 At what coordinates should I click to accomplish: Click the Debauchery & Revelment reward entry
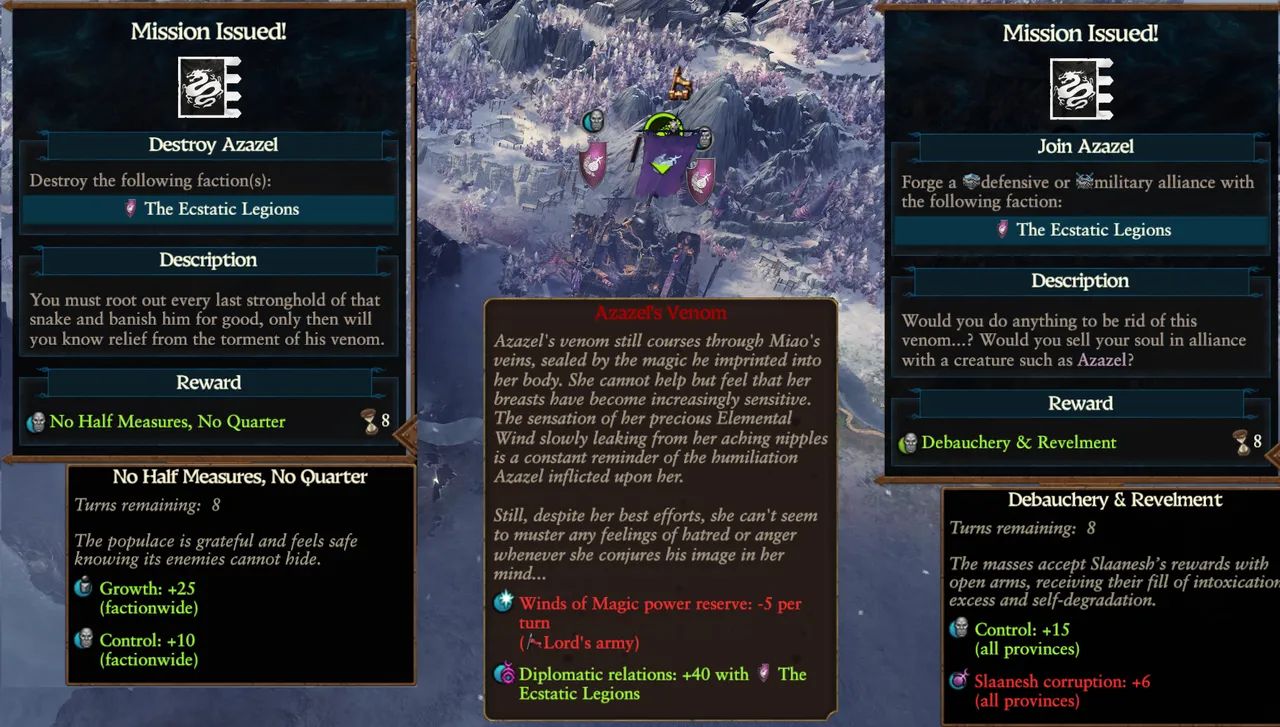tap(1018, 442)
